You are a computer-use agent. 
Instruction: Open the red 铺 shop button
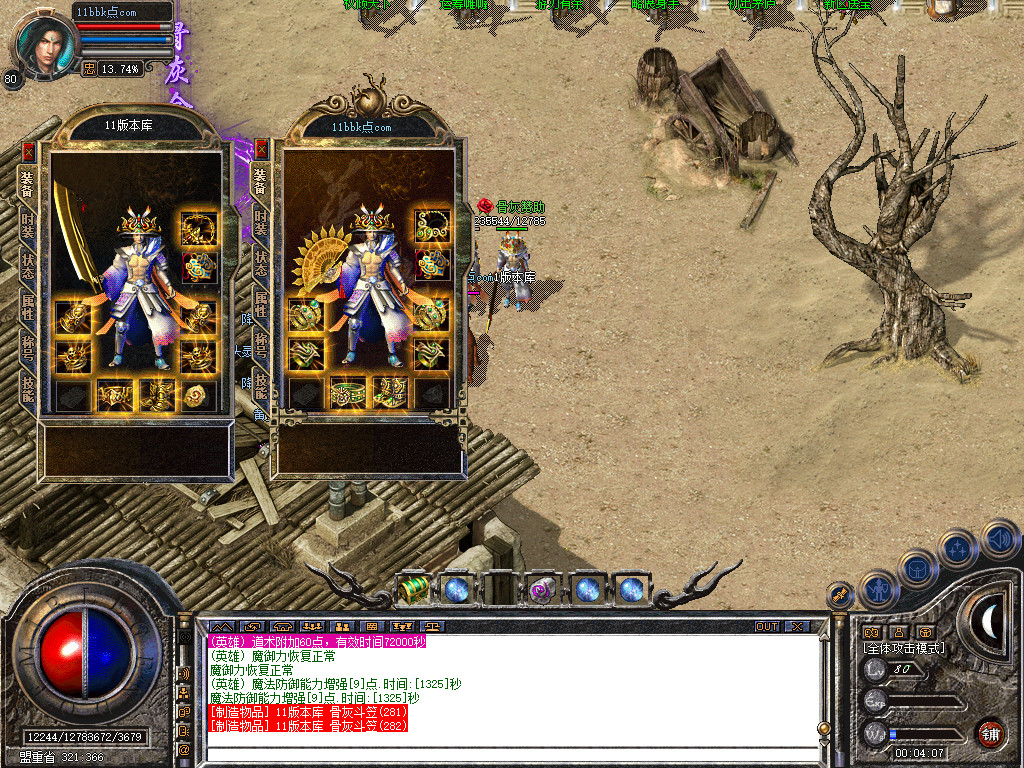tap(990, 733)
